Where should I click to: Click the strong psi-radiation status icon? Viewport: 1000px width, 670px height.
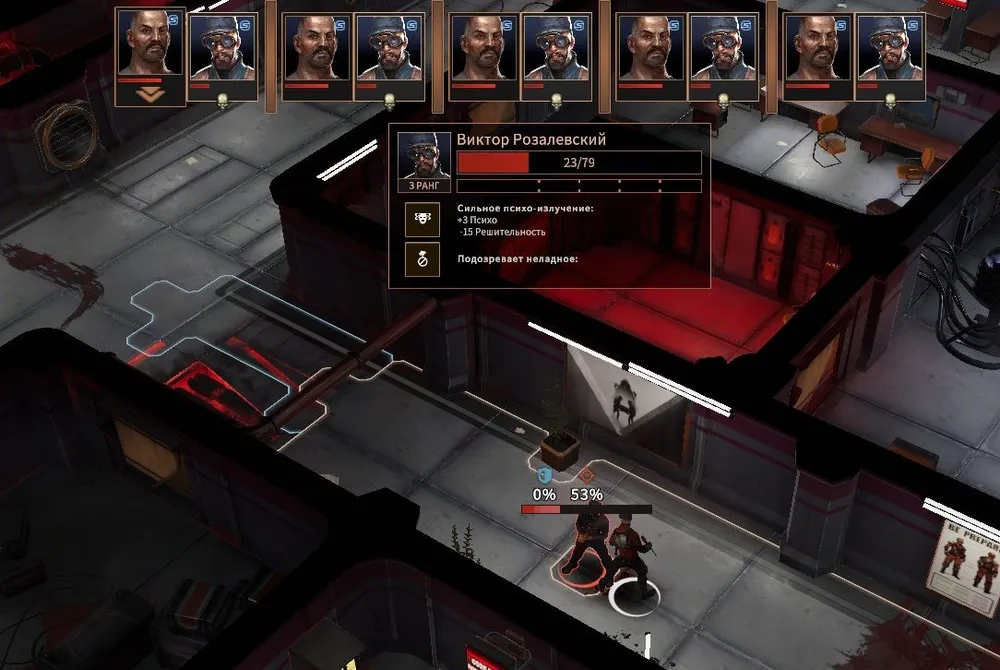pos(419,217)
